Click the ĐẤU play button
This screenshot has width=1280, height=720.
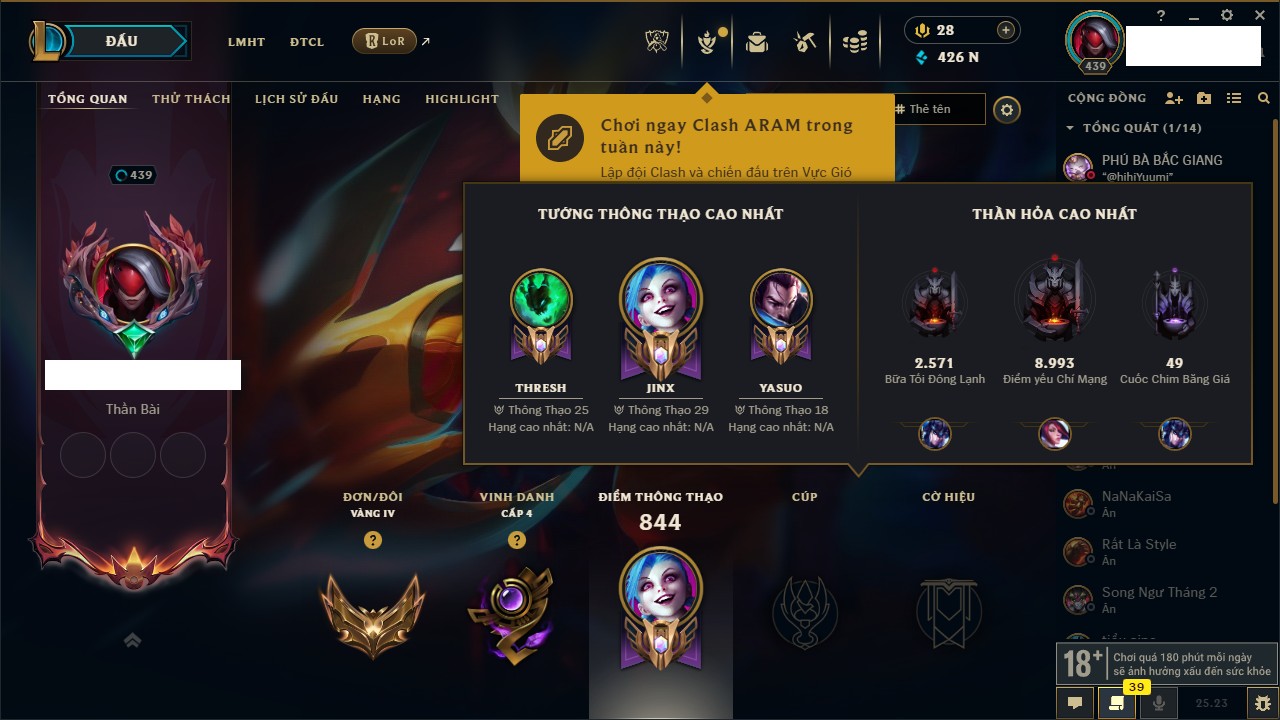[x=121, y=41]
